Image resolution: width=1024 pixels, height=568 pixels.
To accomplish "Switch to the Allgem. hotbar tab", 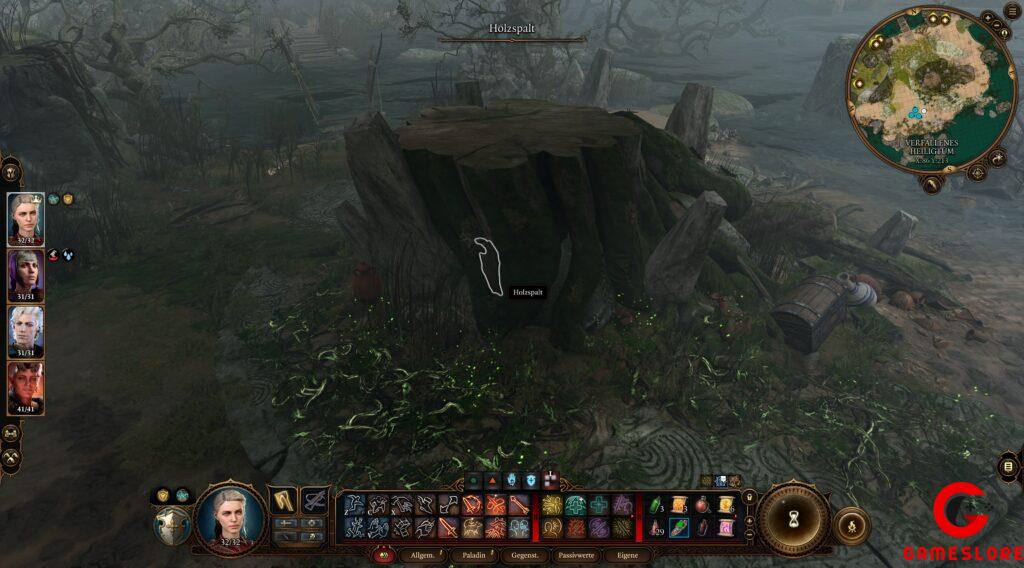I will pyautogui.click(x=421, y=554).
